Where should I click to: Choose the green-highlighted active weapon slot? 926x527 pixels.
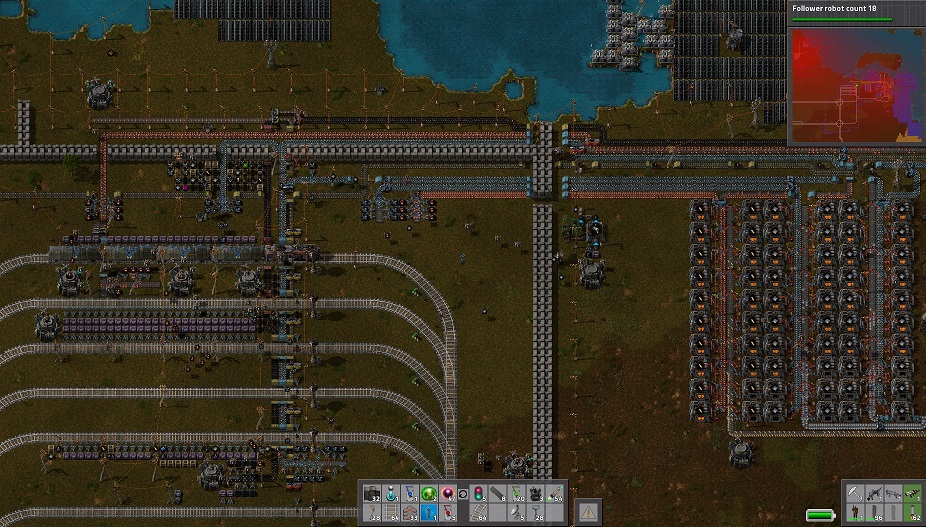pos(913,493)
